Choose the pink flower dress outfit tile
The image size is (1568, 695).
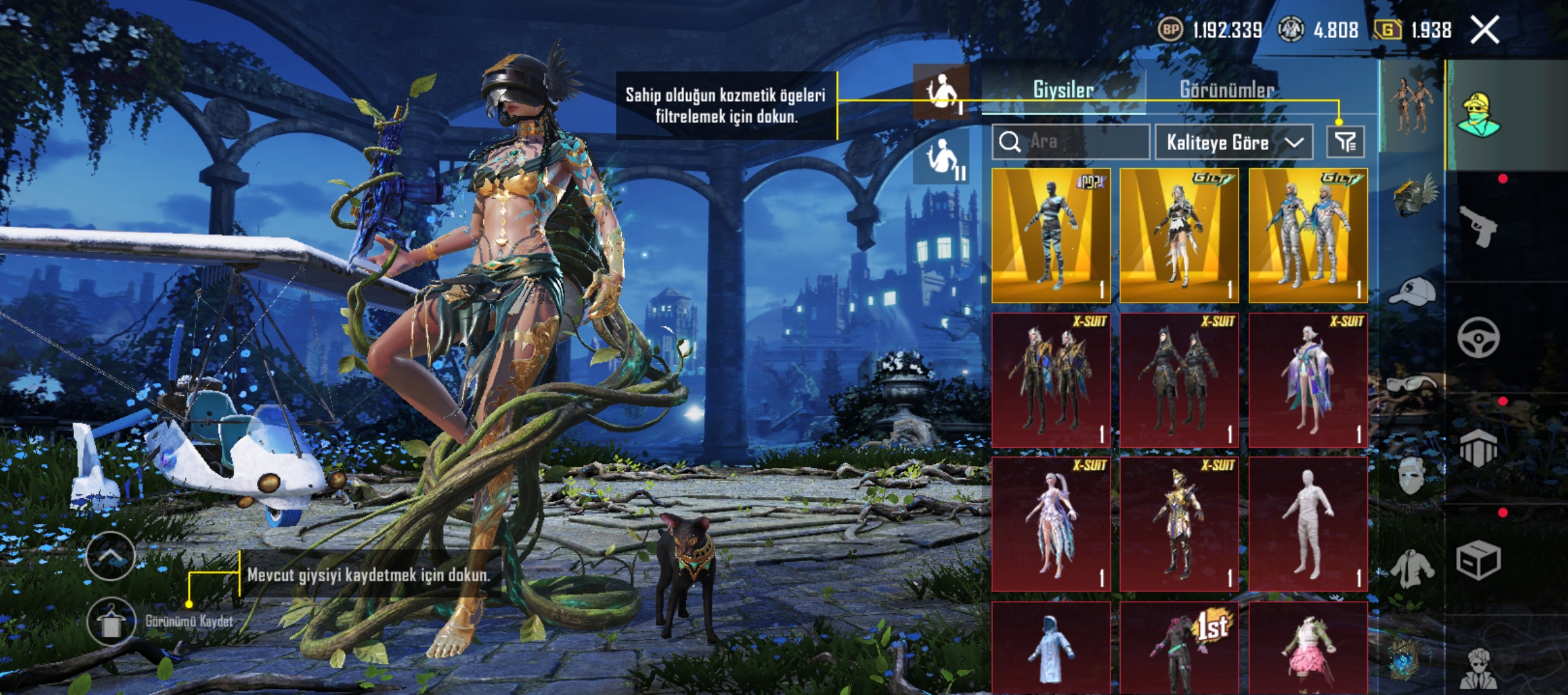click(x=1307, y=649)
